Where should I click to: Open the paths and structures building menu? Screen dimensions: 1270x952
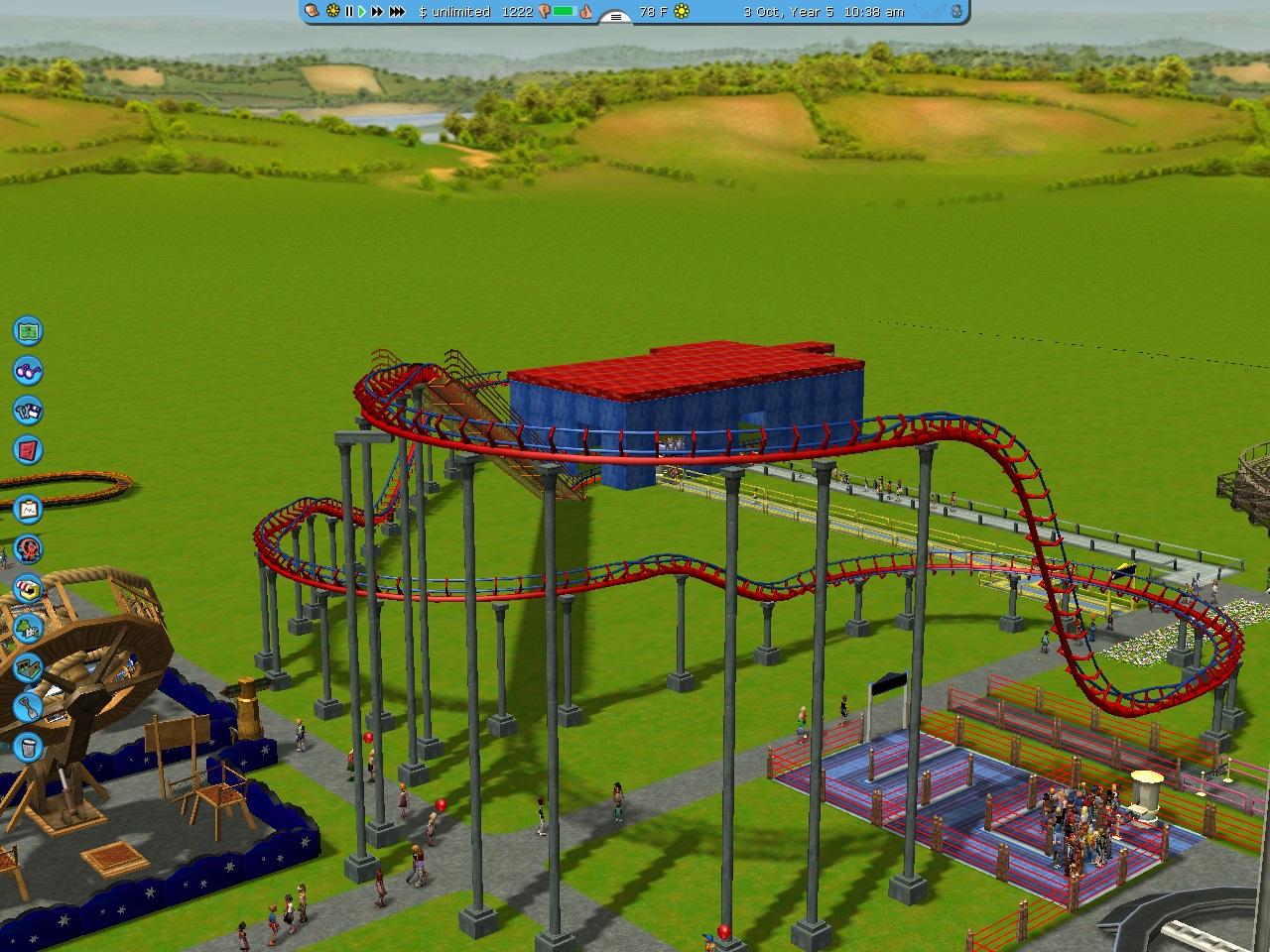(28, 667)
